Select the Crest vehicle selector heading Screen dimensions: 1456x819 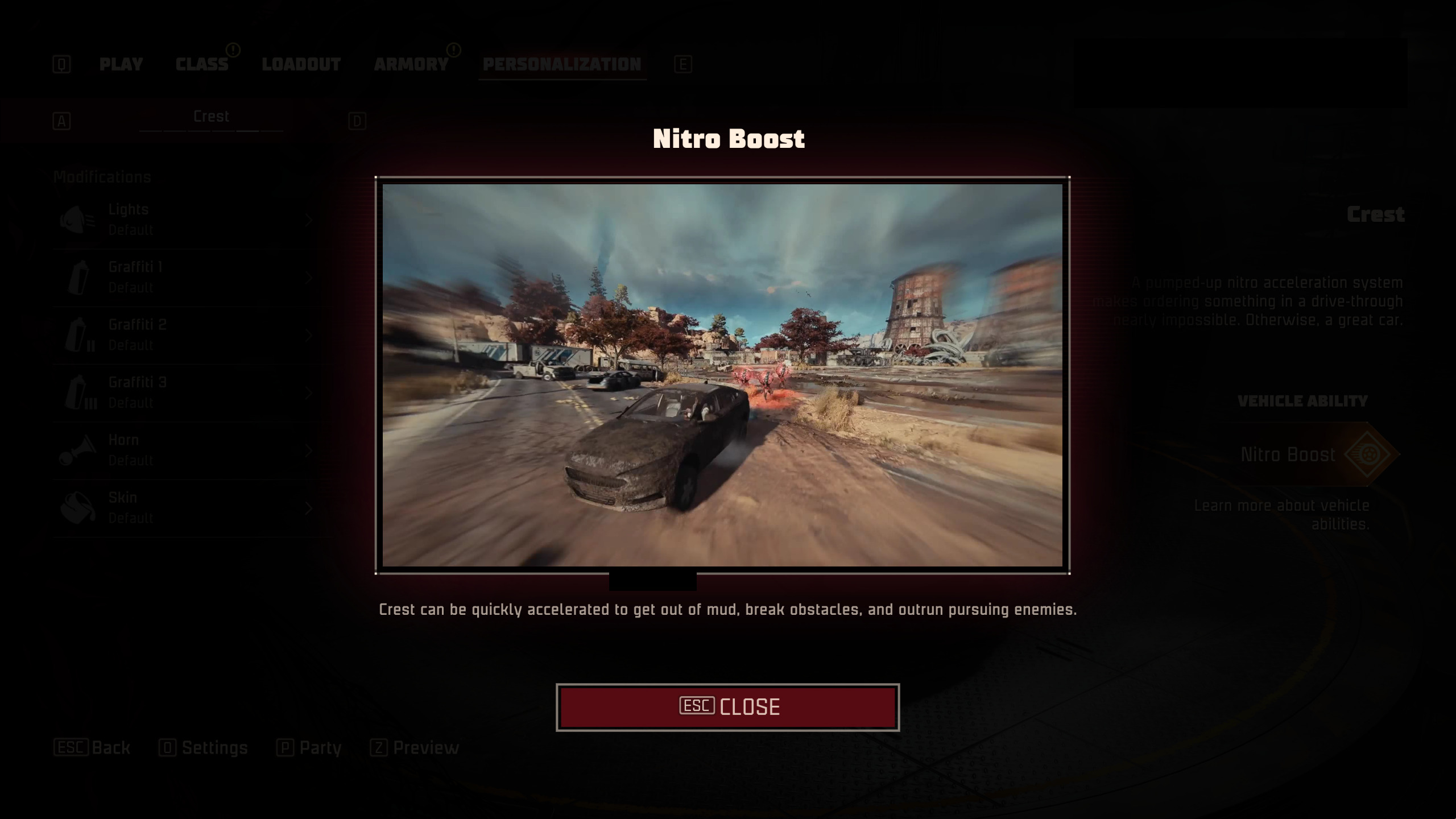pyautogui.click(x=211, y=117)
